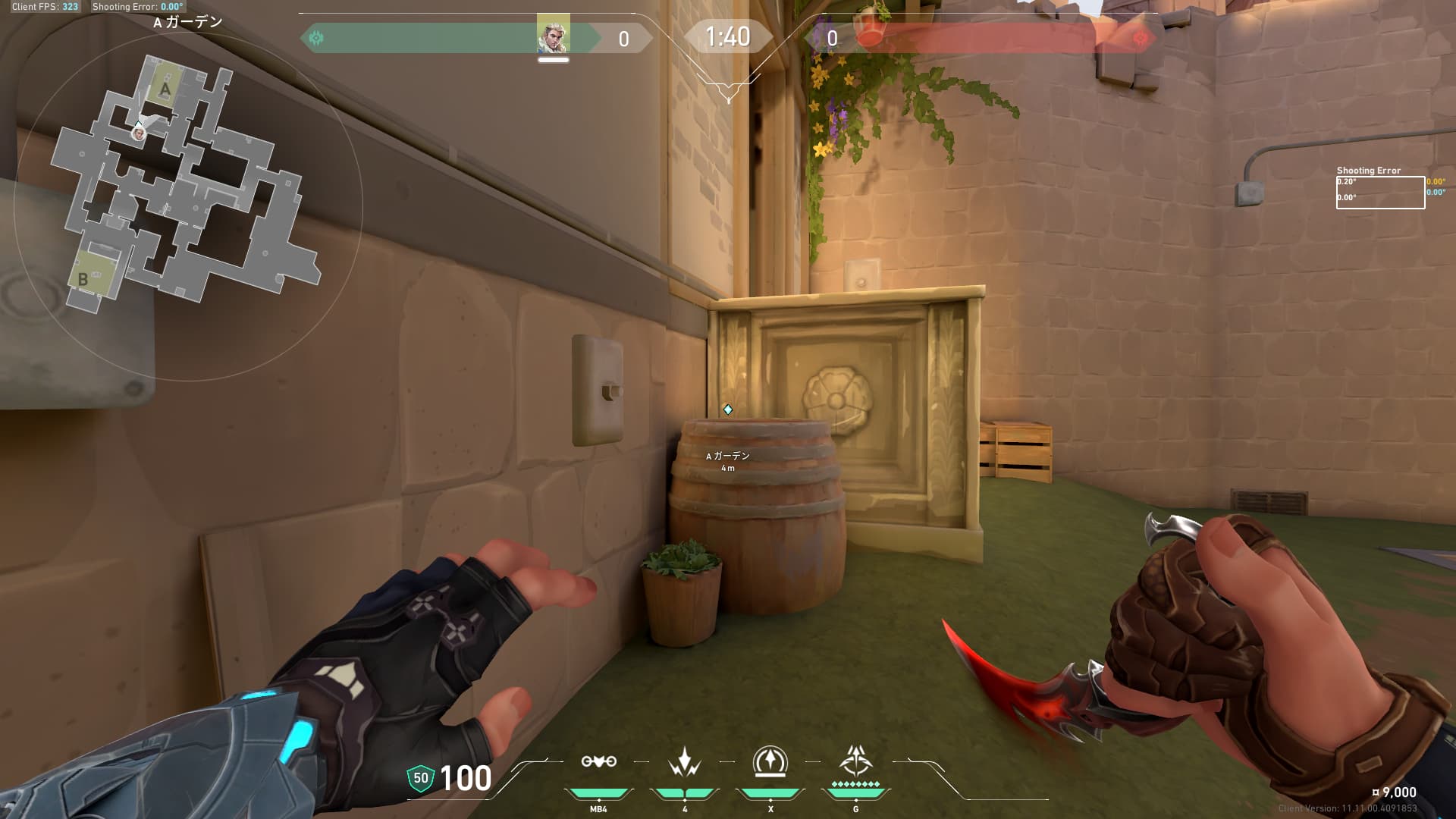Image resolution: width=1456 pixels, height=819 pixels.
Task: Activate the Owl Drone ability icon
Action: 598,761
